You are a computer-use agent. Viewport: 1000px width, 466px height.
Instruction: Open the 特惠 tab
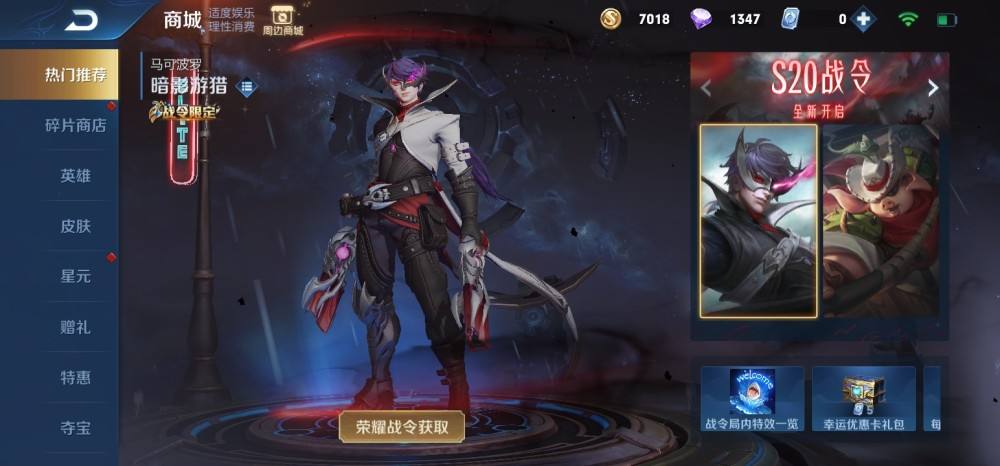coord(75,377)
